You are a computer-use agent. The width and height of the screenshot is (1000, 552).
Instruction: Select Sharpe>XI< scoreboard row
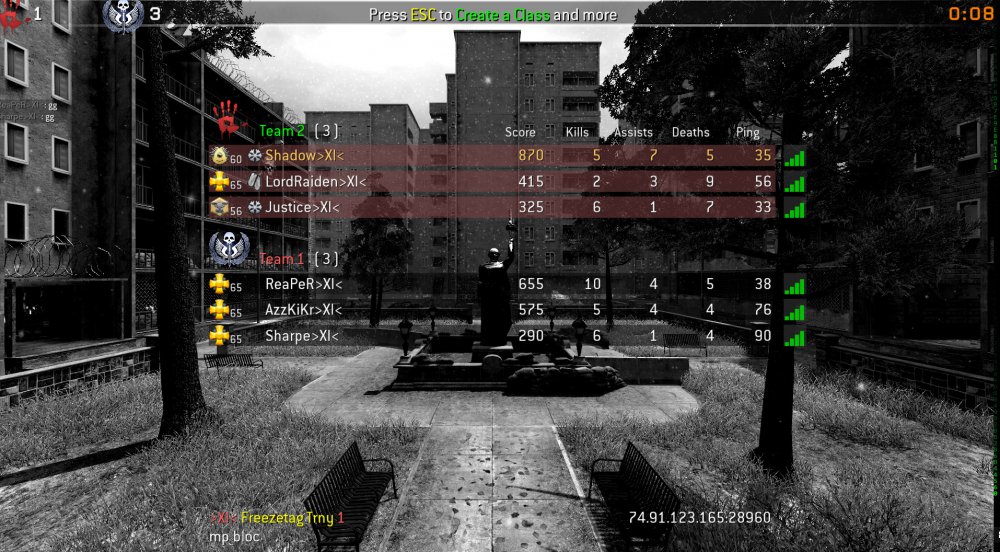tap(301, 336)
